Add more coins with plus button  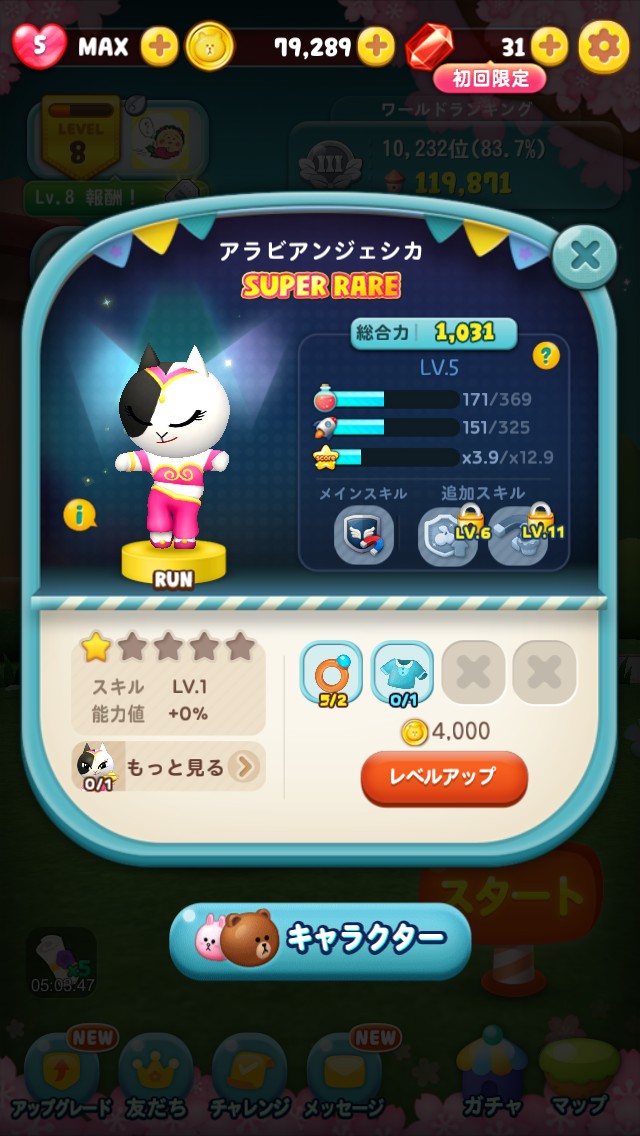click(376, 46)
